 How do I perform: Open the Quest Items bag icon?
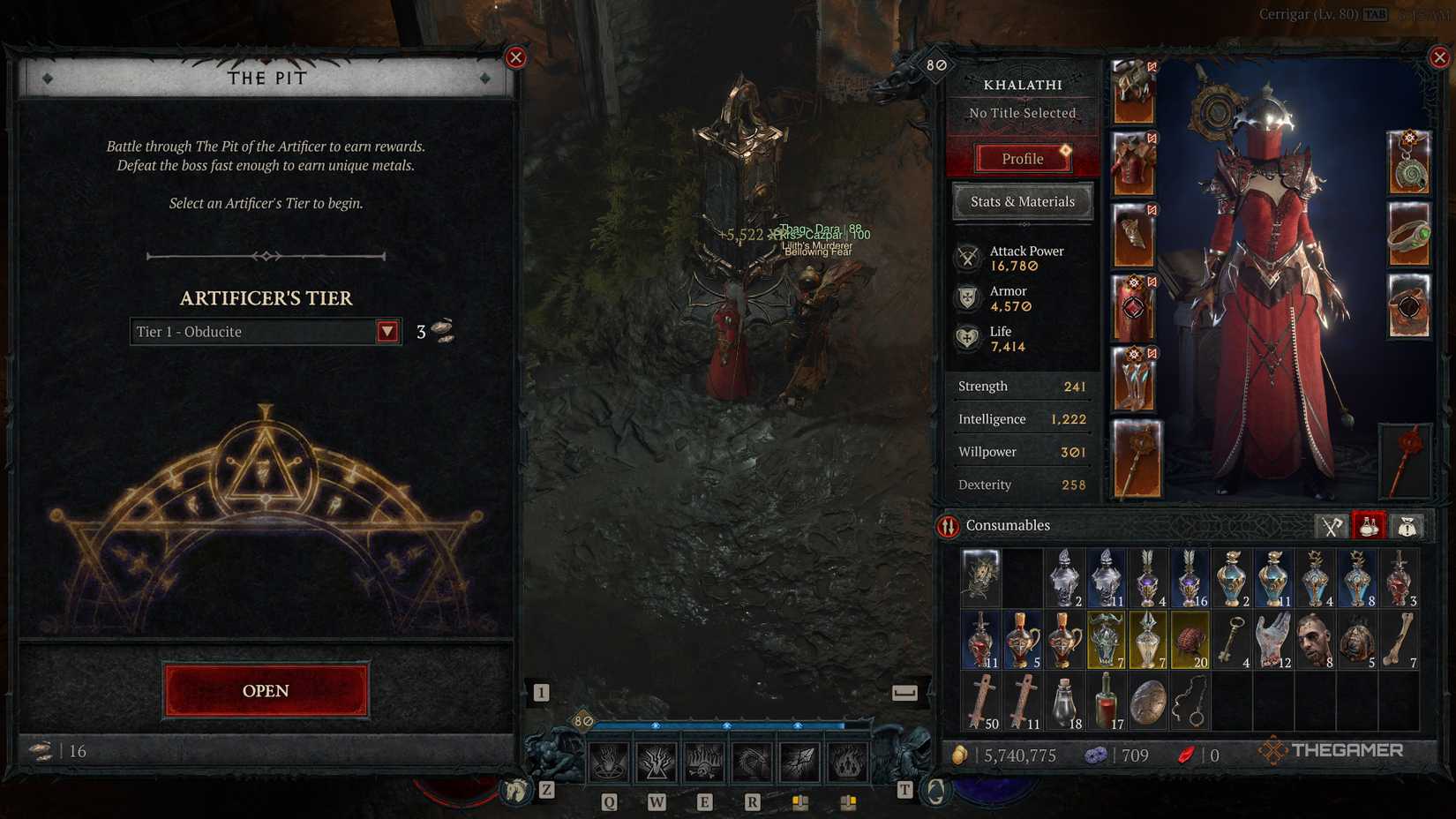click(x=1407, y=525)
